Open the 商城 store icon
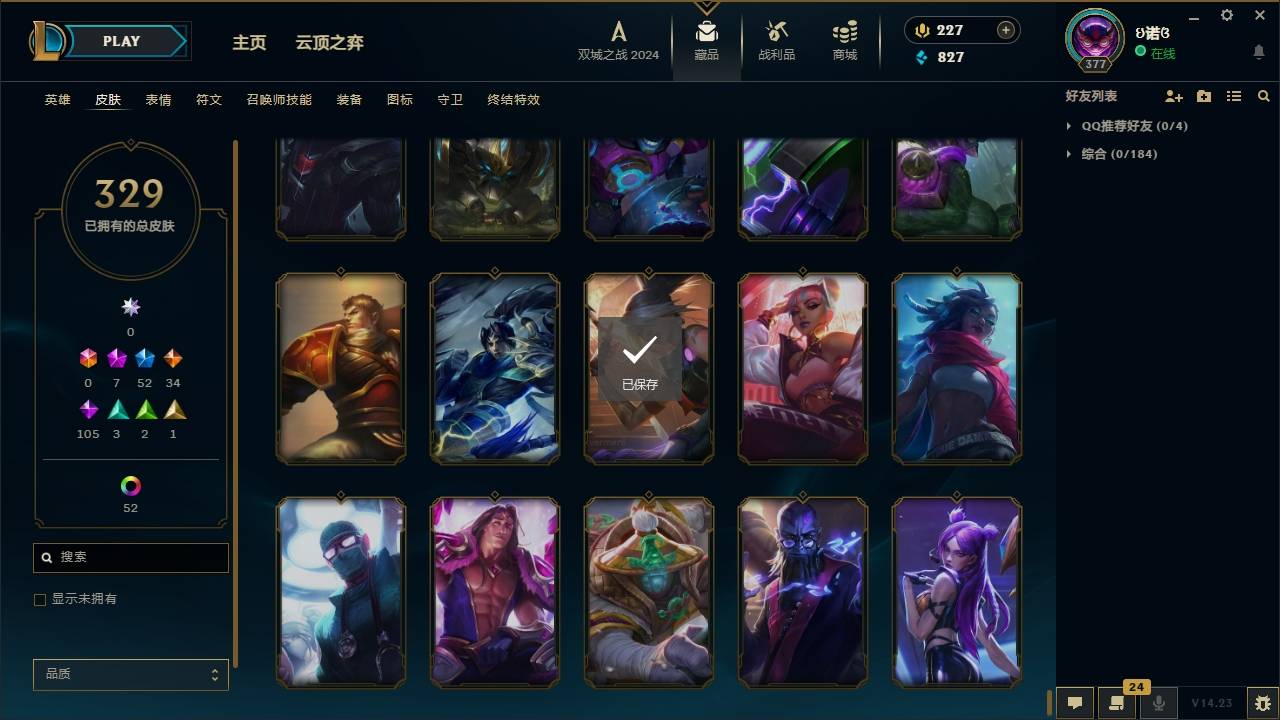Screen dimensions: 1280x720 [x=843, y=40]
